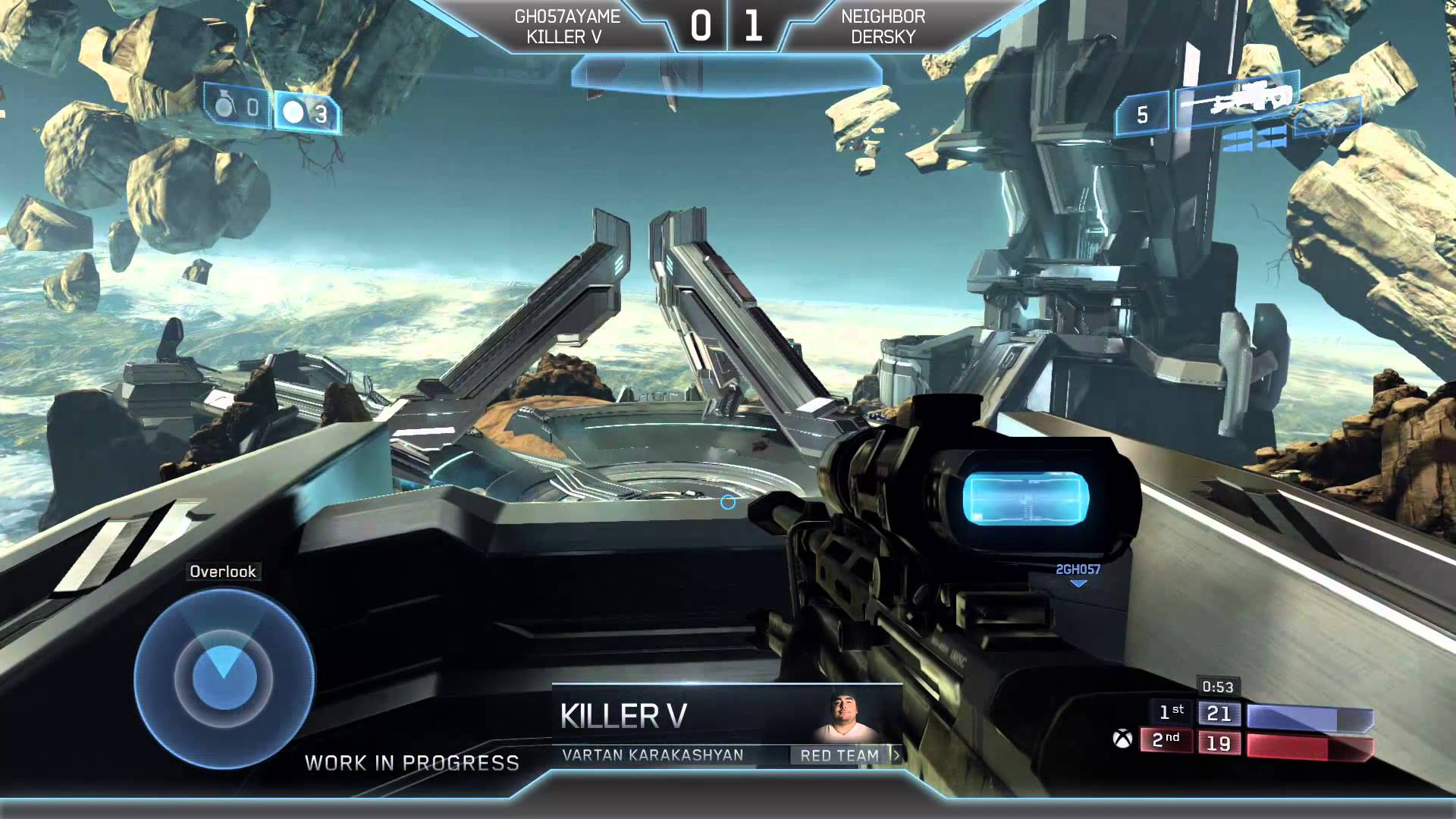Click the Xbox logo icon

[x=1122, y=739]
